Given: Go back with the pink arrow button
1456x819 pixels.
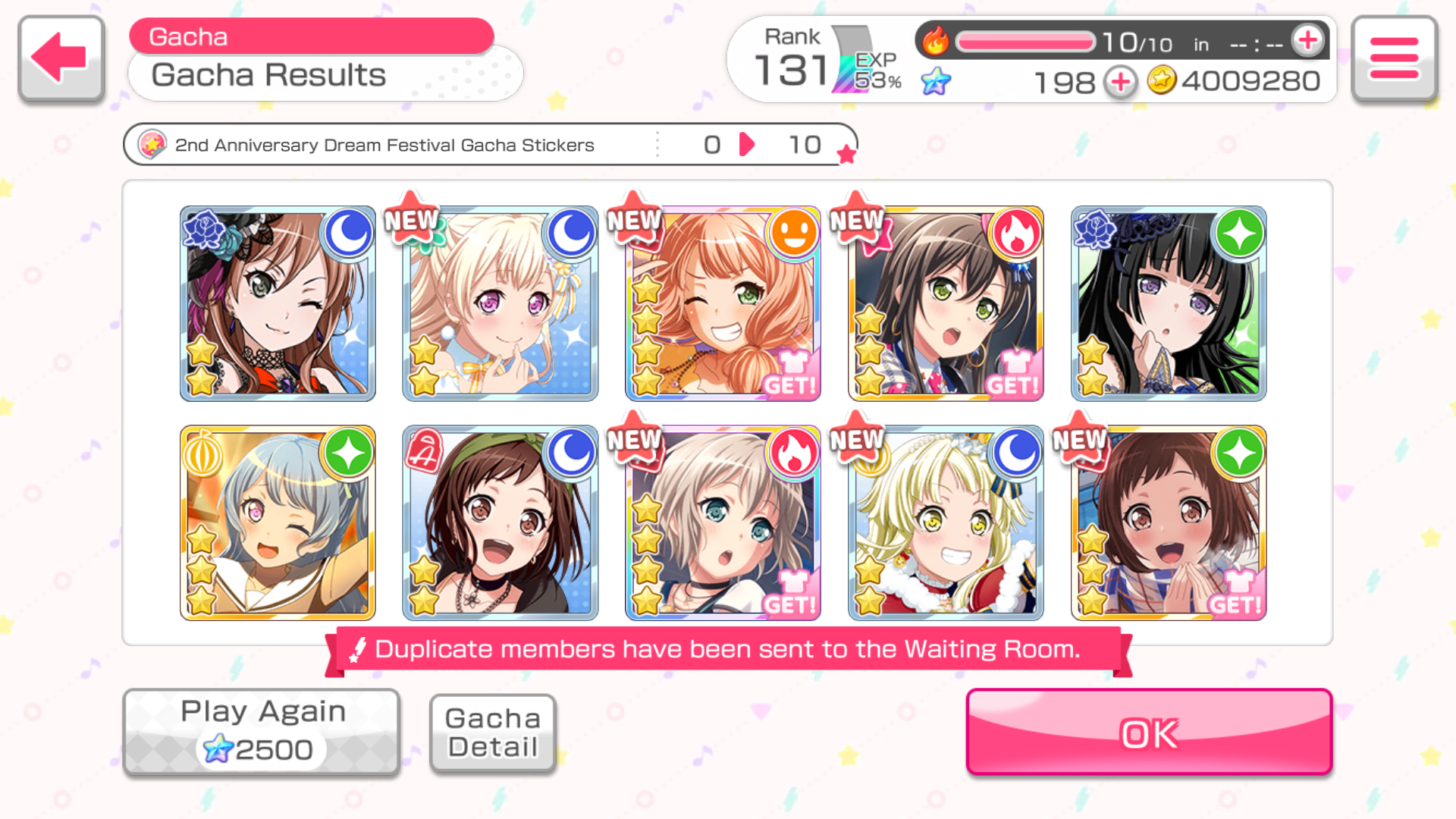Looking at the screenshot, I should pyautogui.click(x=61, y=58).
